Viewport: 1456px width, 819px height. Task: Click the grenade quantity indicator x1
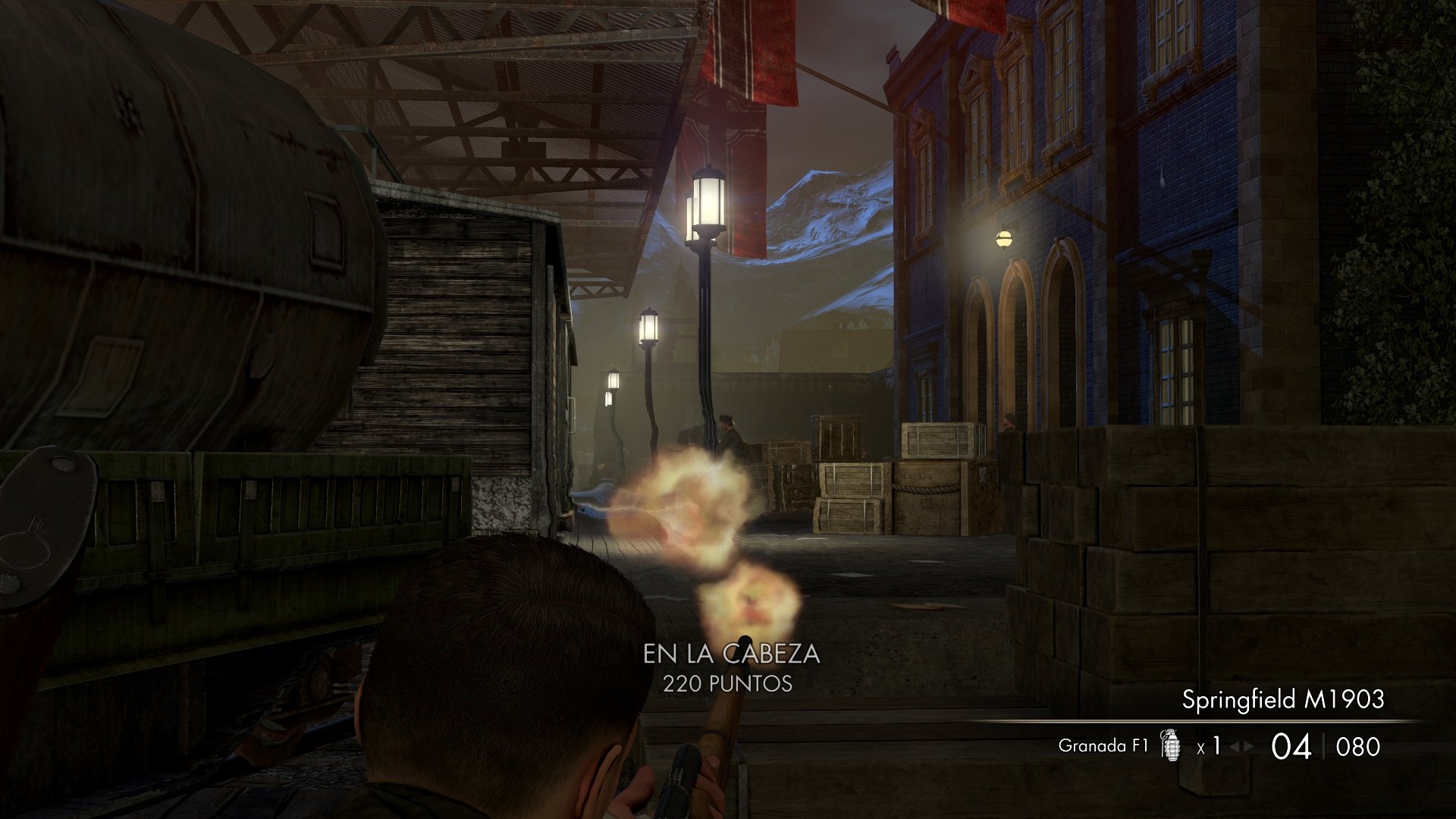click(1210, 746)
